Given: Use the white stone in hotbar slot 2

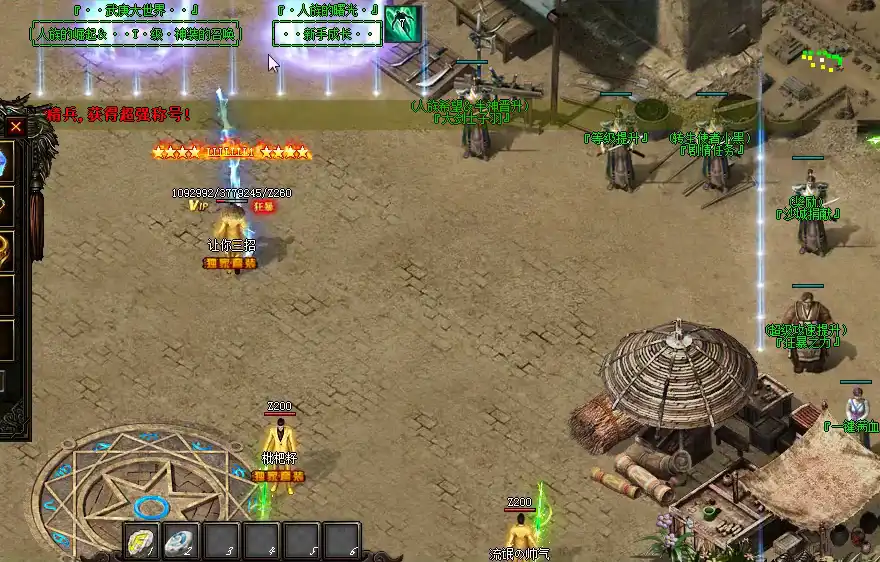Looking at the screenshot, I should [x=181, y=540].
